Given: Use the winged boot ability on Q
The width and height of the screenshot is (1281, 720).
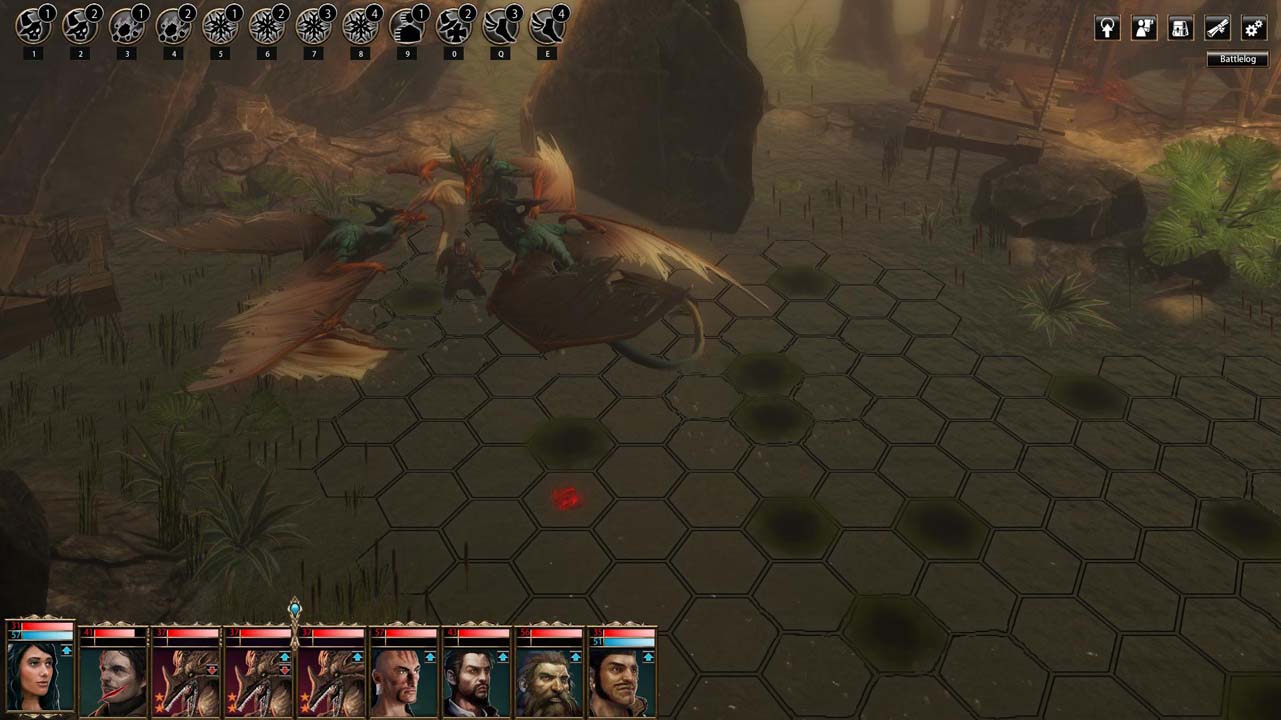Looking at the screenshot, I should pos(500,26).
